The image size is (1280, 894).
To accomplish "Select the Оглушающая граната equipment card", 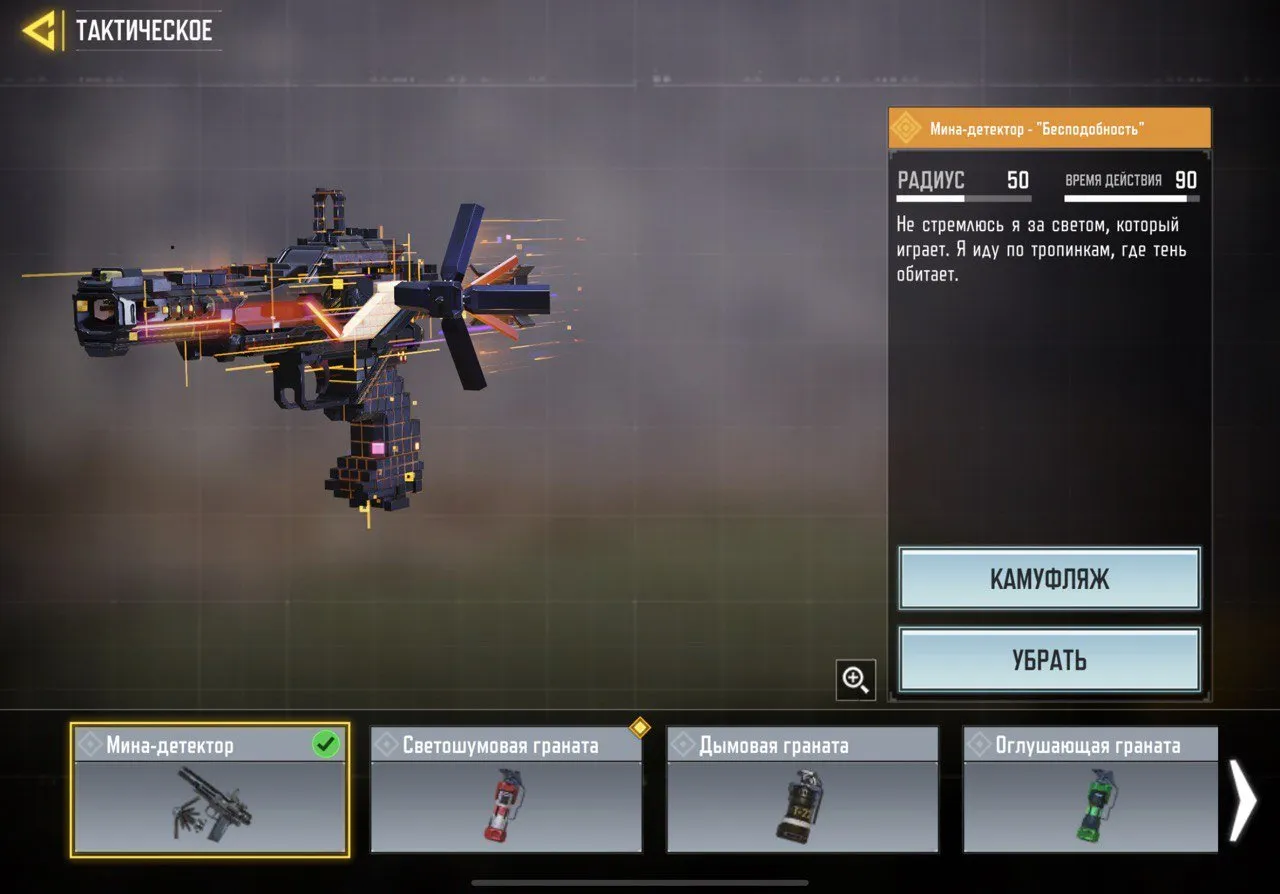I will point(1090,790).
